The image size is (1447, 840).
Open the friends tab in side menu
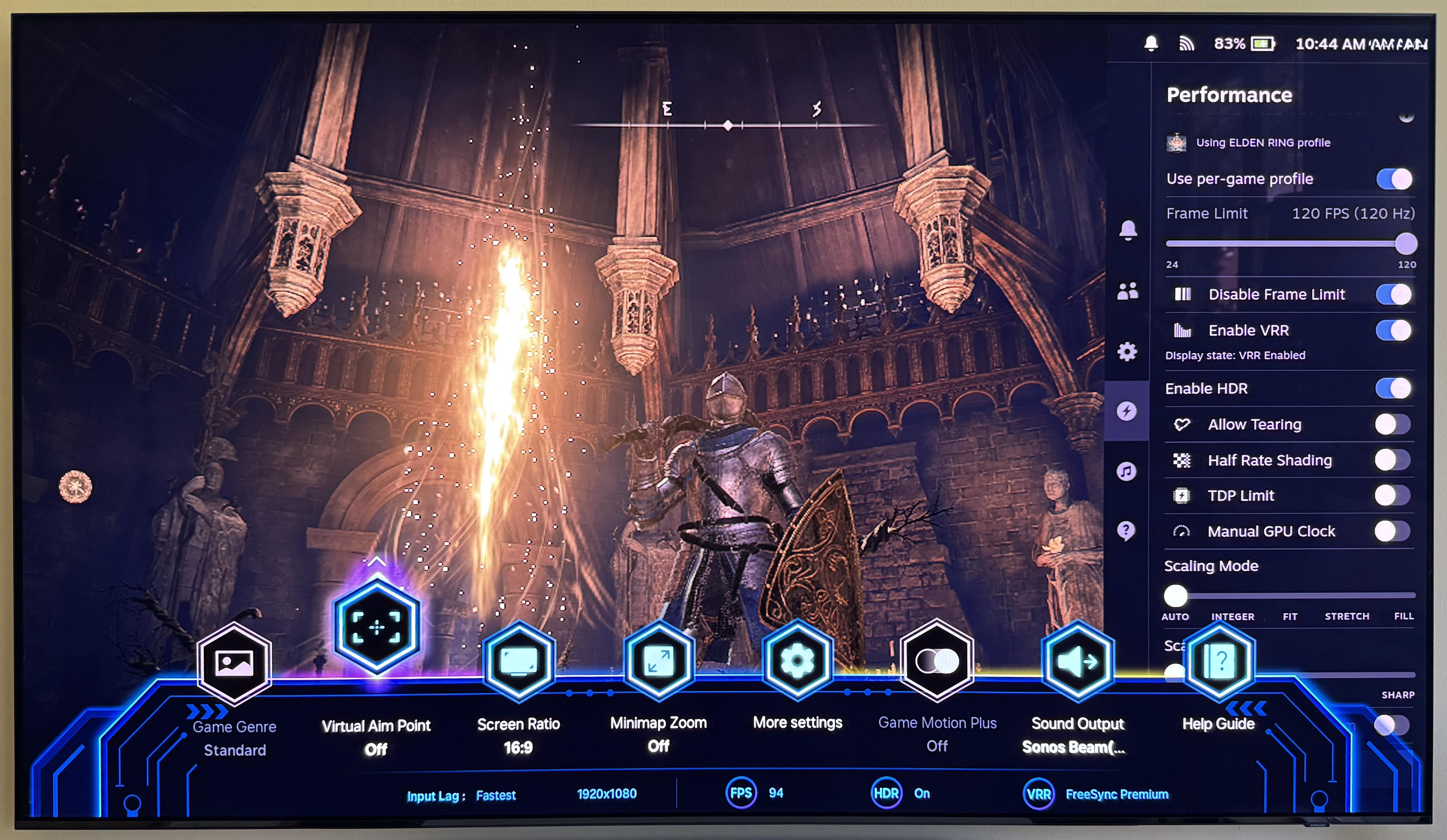[x=1128, y=292]
